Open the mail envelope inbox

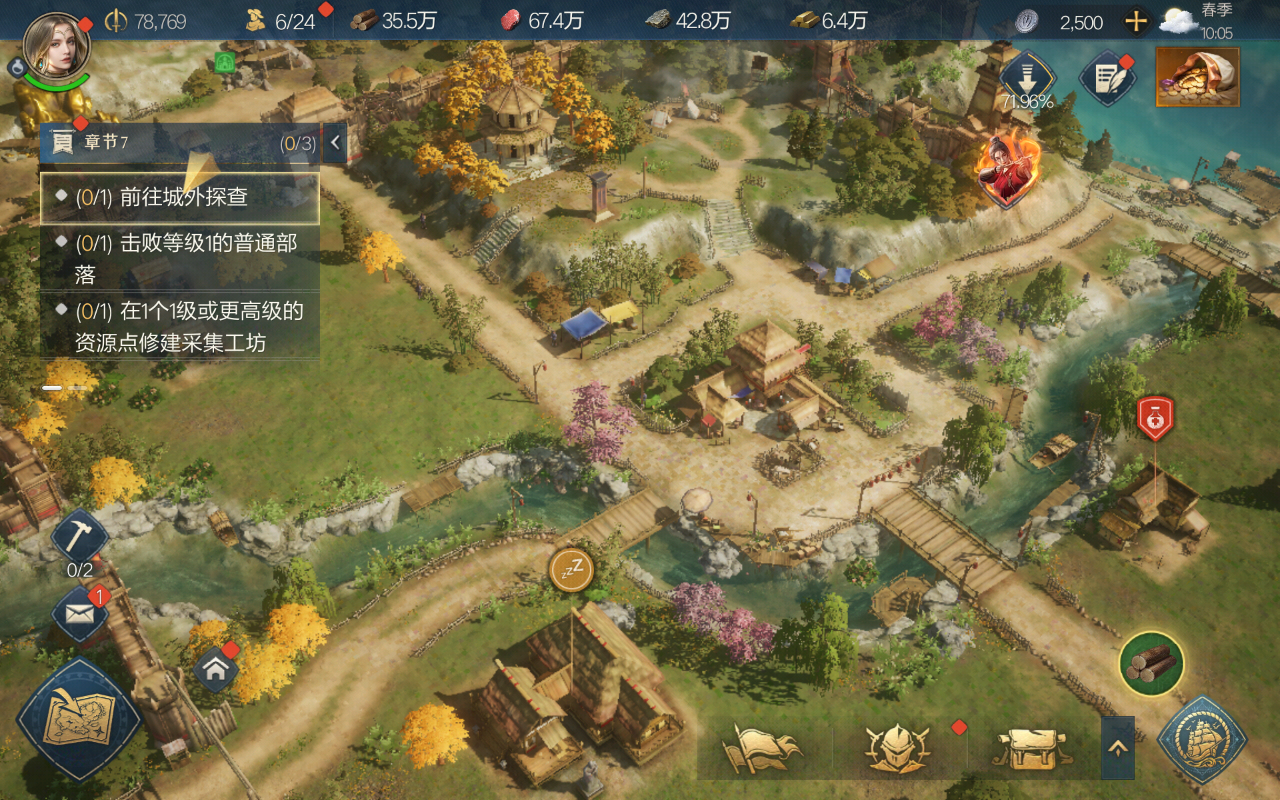[x=80, y=612]
